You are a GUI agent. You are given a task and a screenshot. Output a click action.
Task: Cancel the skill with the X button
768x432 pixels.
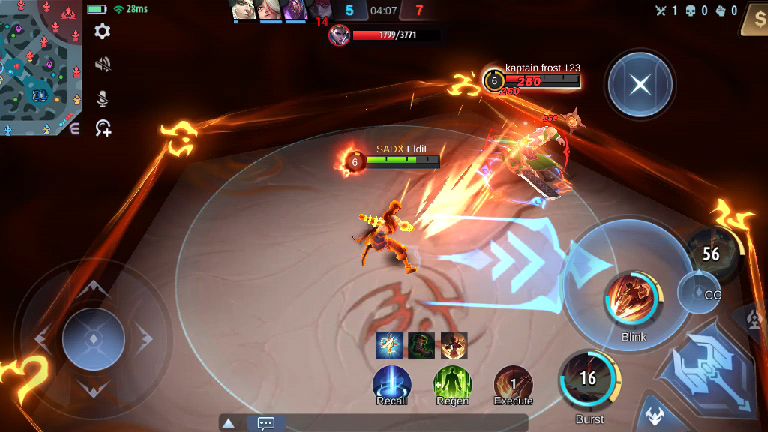[640, 86]
